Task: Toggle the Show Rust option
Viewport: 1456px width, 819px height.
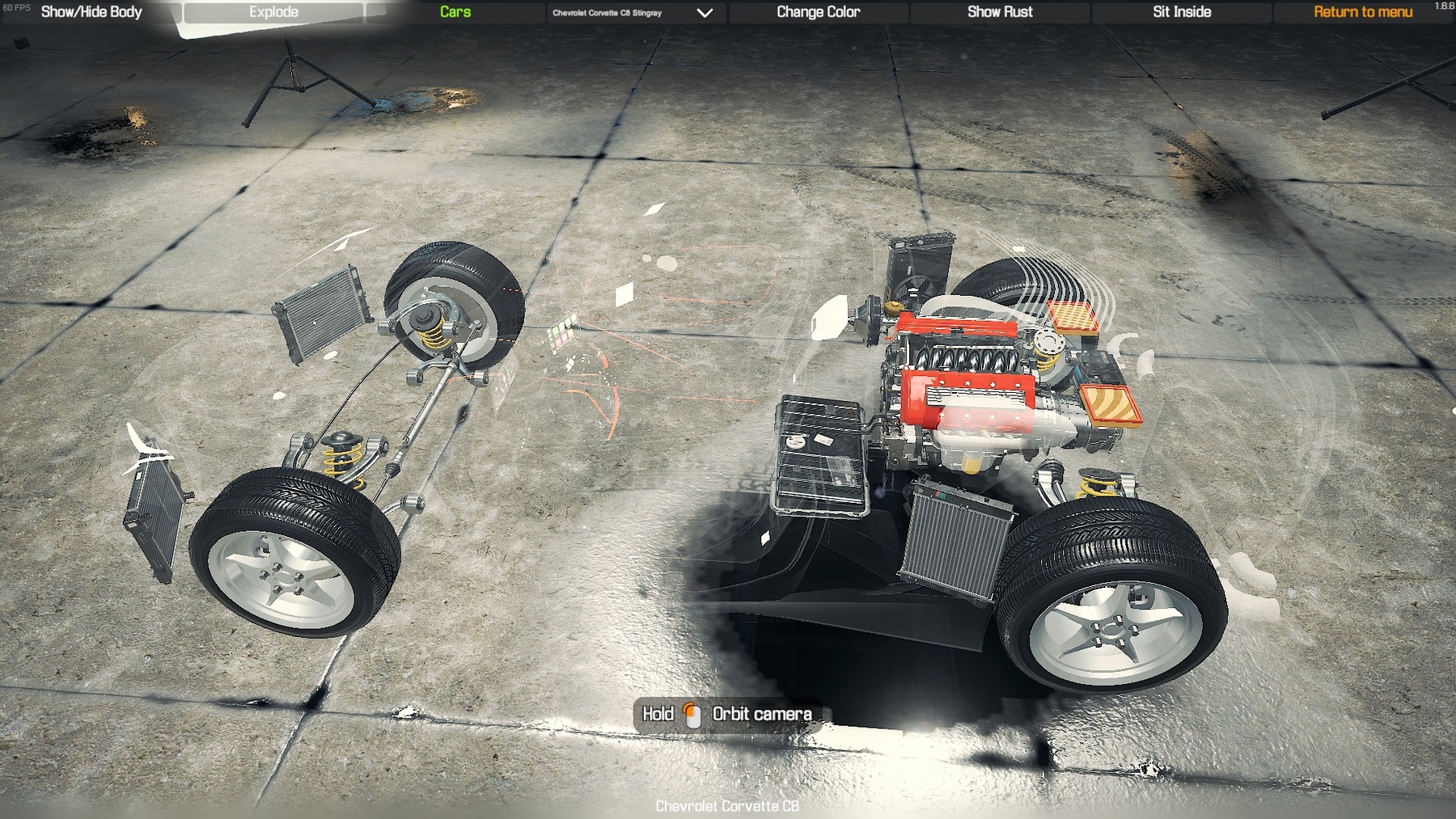Action: click(x=1000, y=12)
